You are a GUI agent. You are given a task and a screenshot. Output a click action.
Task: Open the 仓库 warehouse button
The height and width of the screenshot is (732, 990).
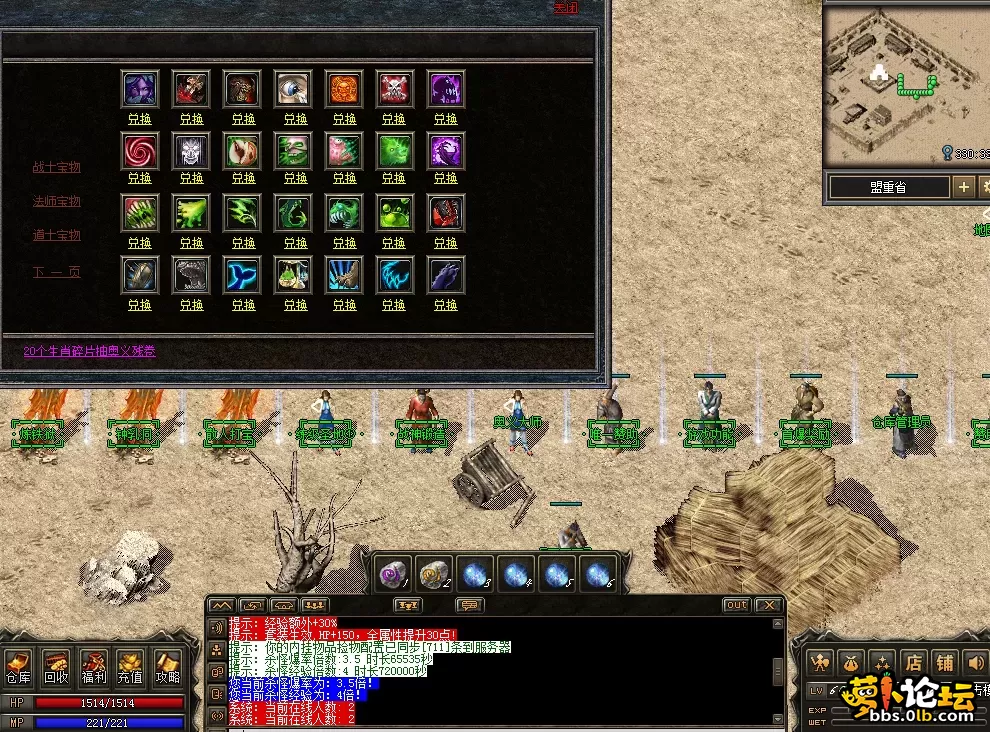point(19,667)
